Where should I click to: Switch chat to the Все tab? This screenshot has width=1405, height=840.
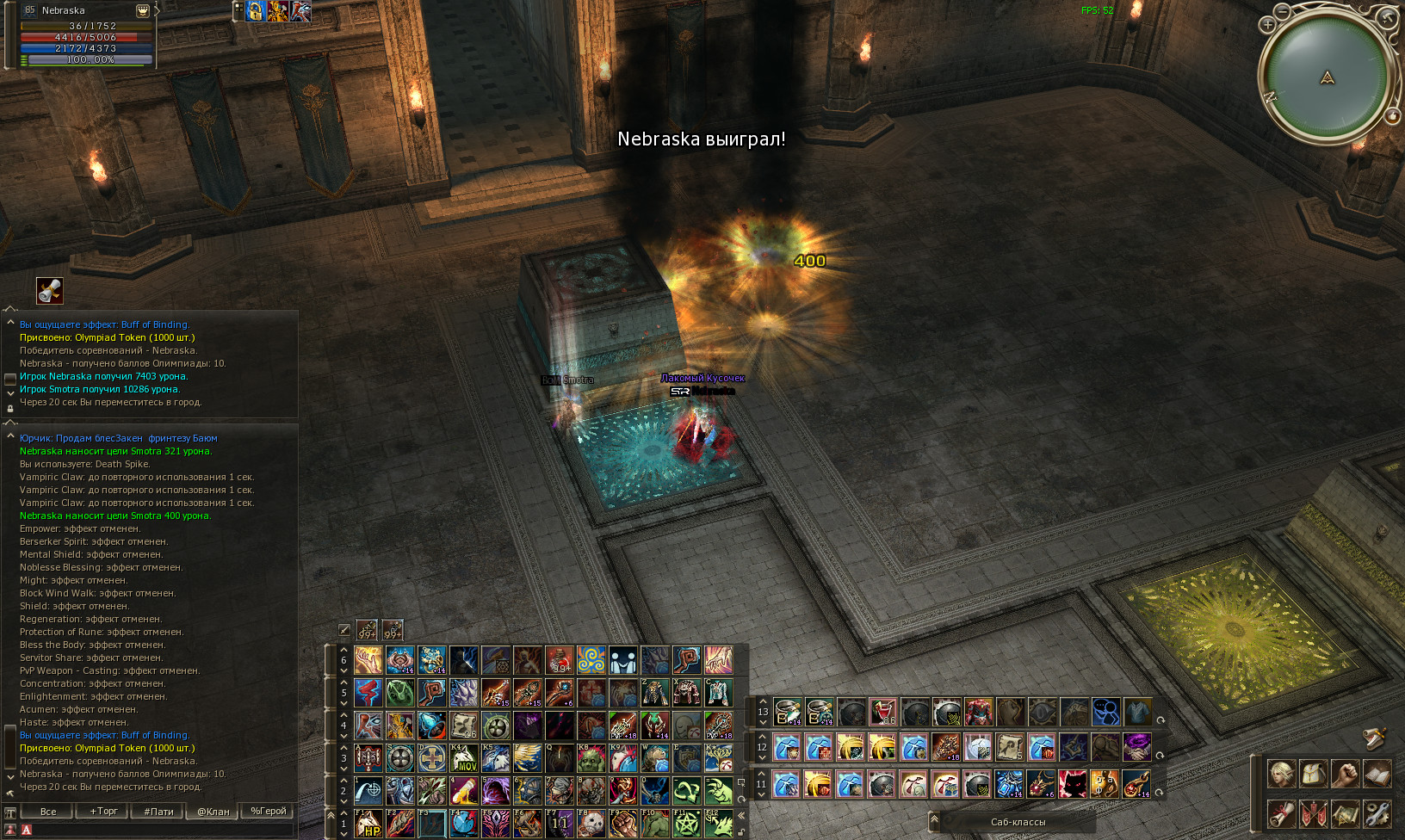pos(48,811)
